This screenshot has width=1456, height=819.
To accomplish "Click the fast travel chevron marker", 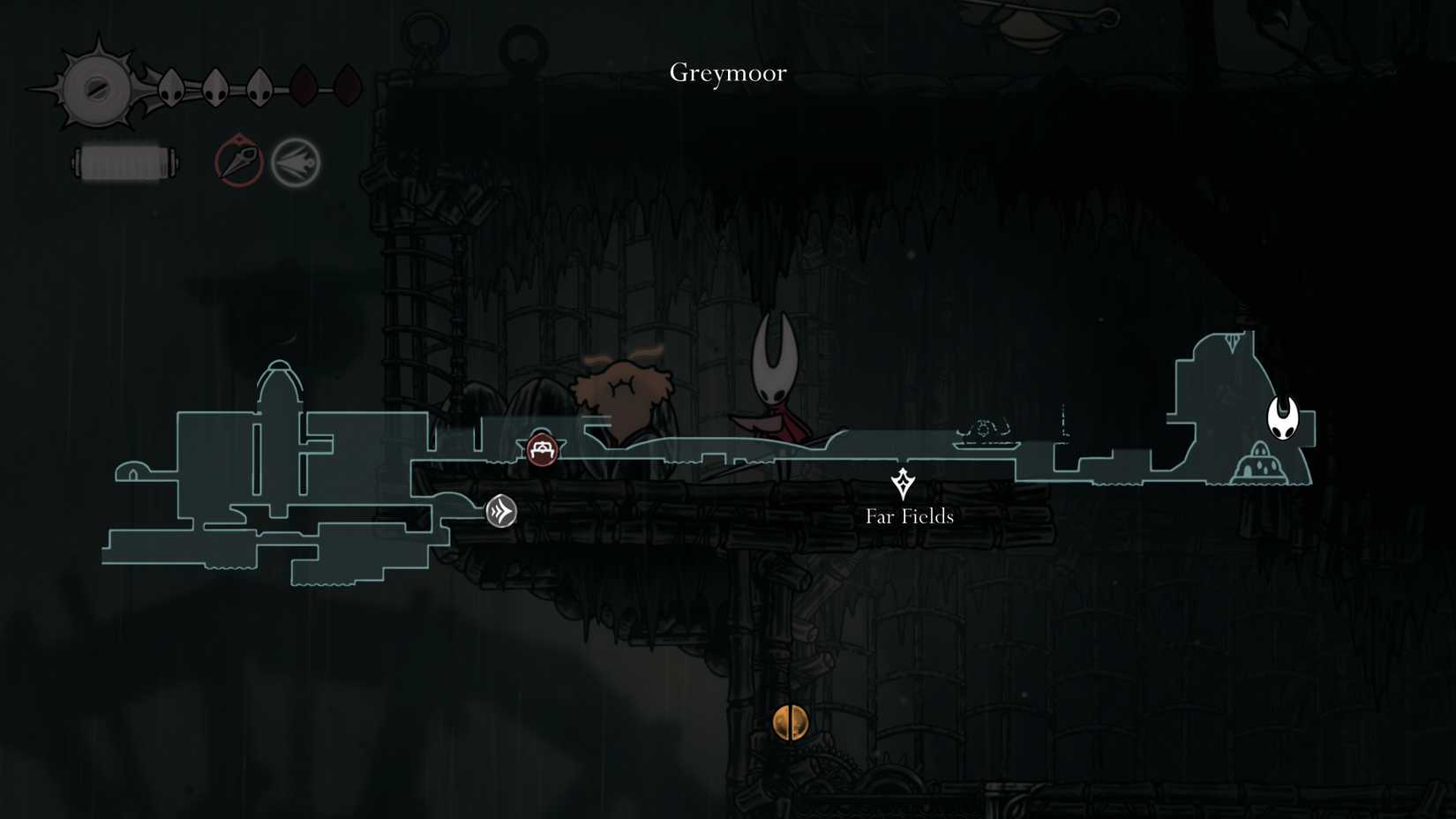I will 499,509.
